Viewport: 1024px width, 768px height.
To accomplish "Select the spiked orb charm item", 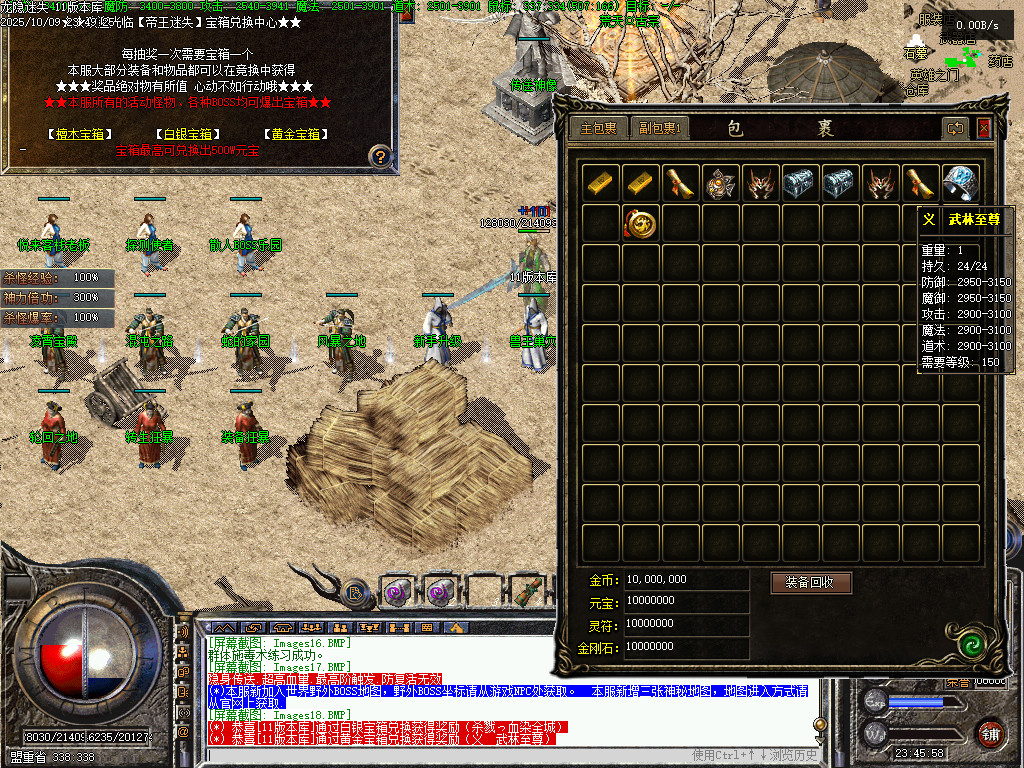I will 720,183.
